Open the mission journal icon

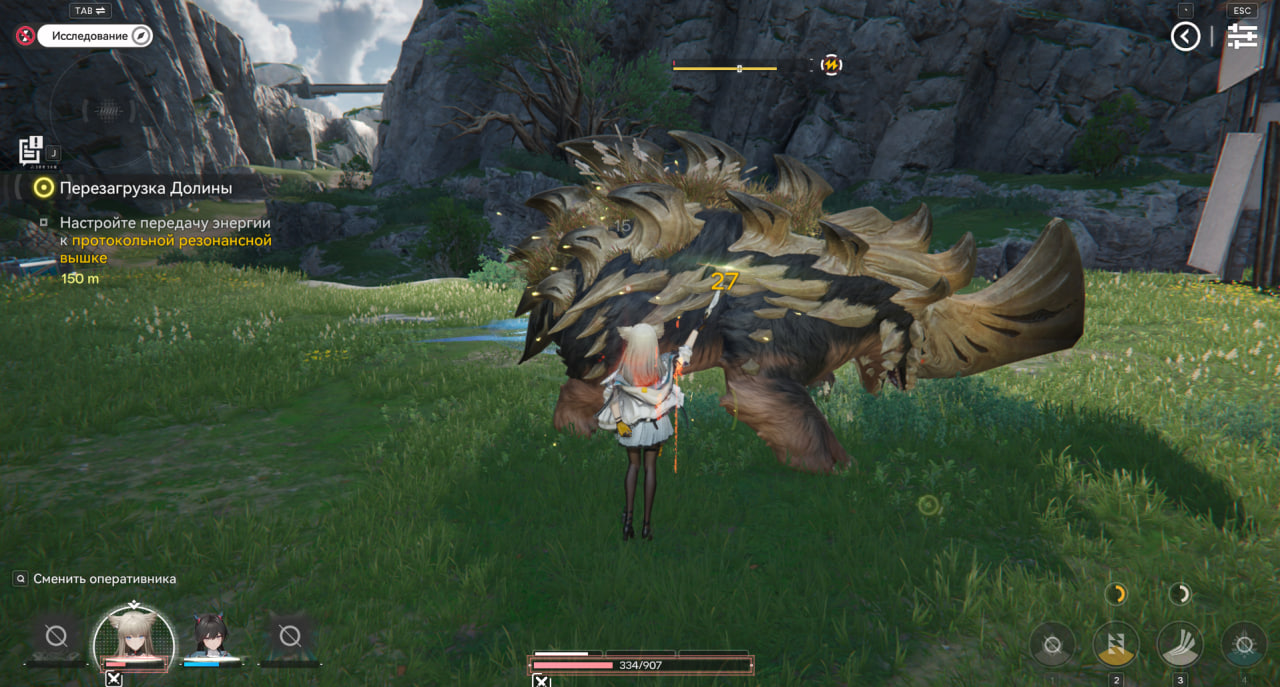coord(30,150)
